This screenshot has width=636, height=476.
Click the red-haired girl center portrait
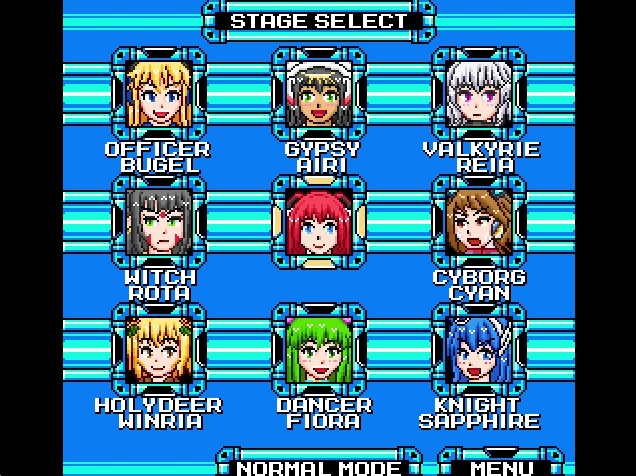pos(320,222)
